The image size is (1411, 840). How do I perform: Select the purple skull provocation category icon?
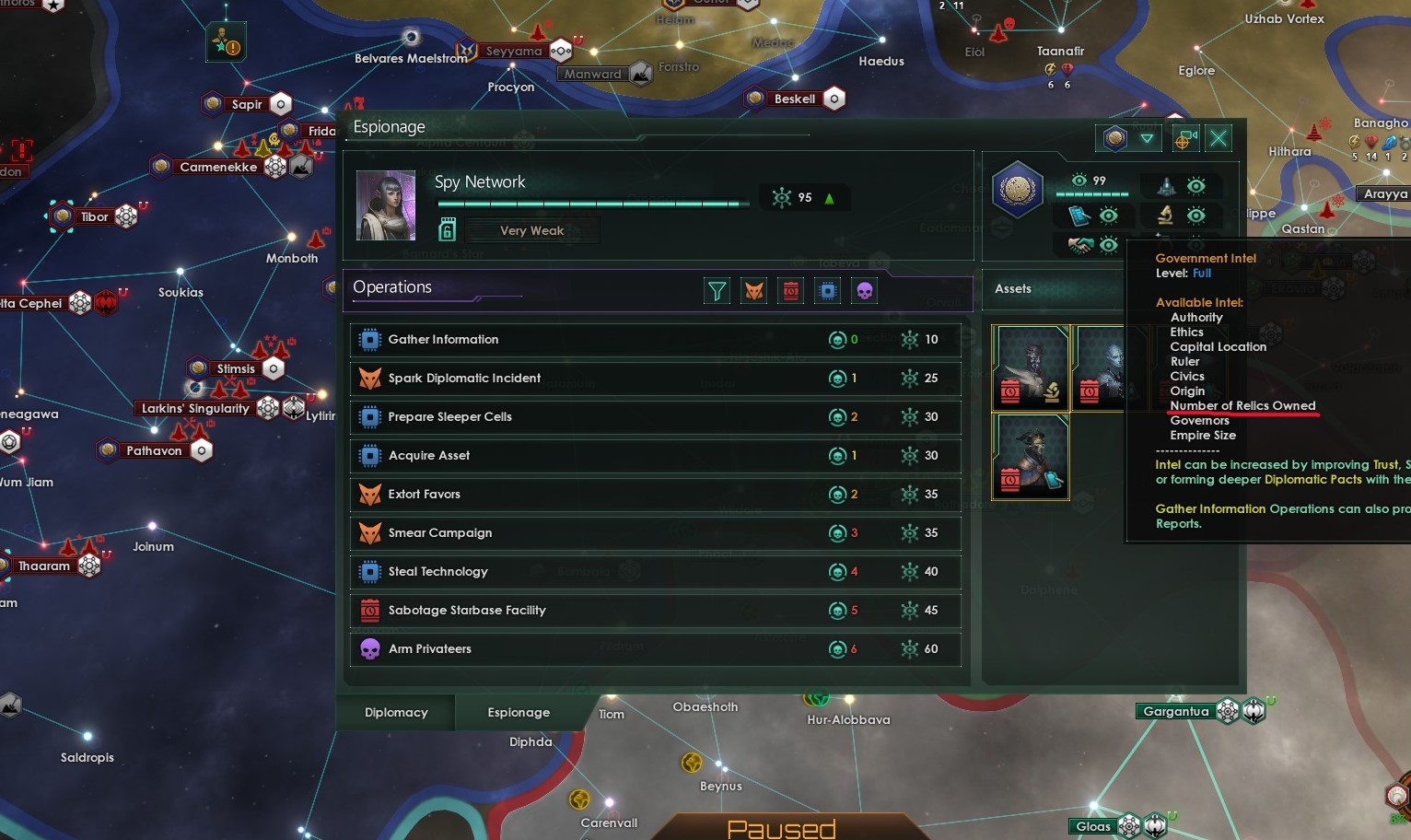864,290
